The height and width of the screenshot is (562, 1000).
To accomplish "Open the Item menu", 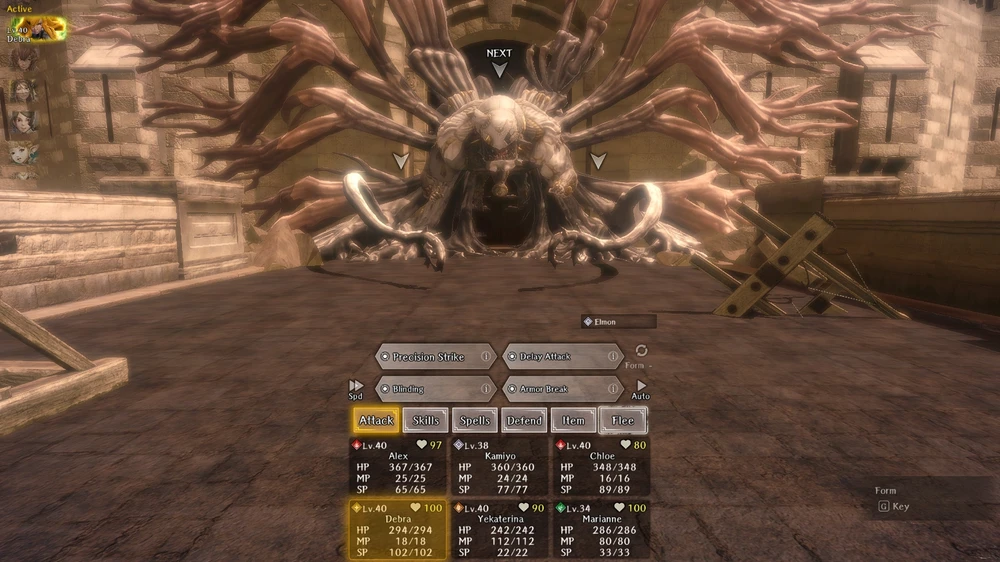I will (573, 421).
